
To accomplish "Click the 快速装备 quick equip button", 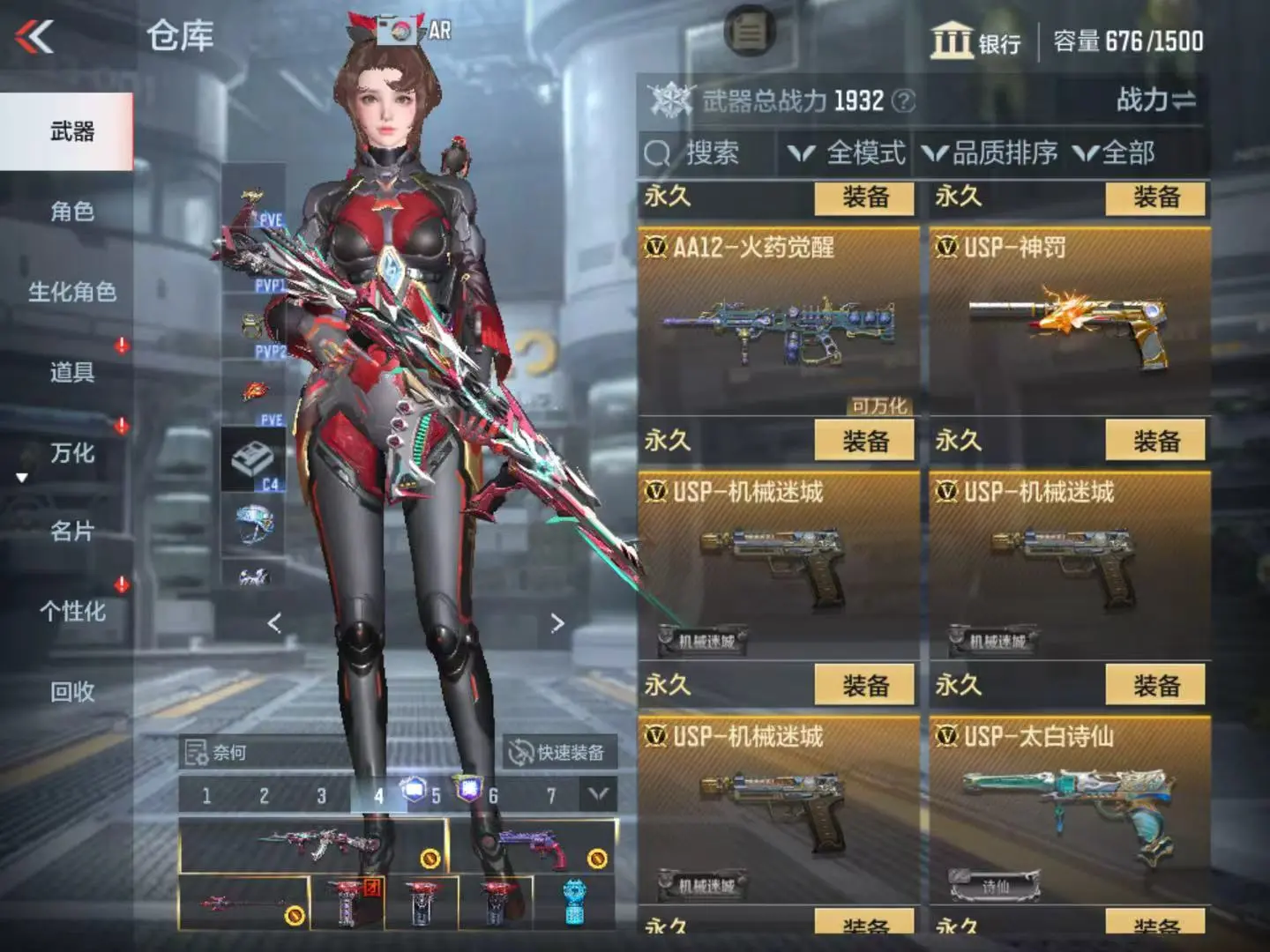I will 558,753.
